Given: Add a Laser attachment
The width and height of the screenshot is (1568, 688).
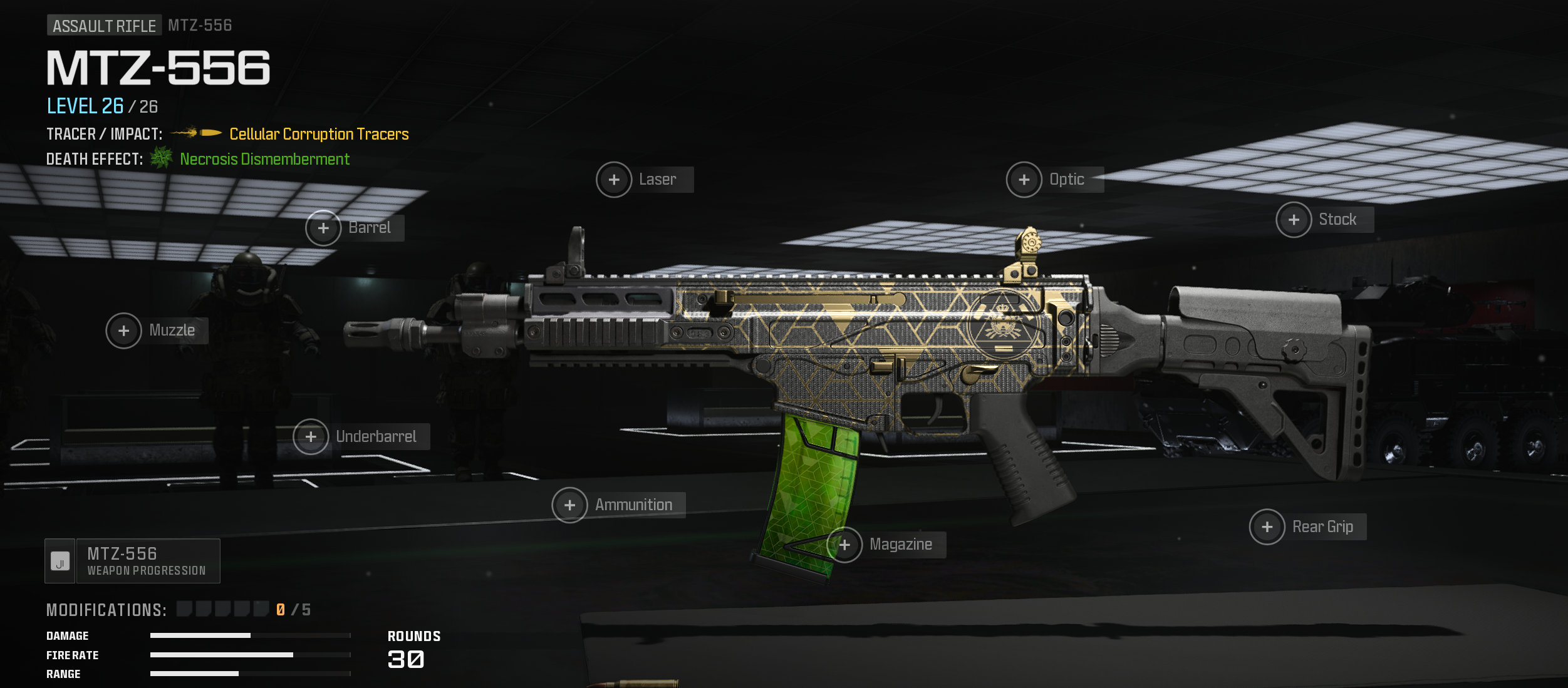Looking at the screenshot, I should click(x=614, y=180).
